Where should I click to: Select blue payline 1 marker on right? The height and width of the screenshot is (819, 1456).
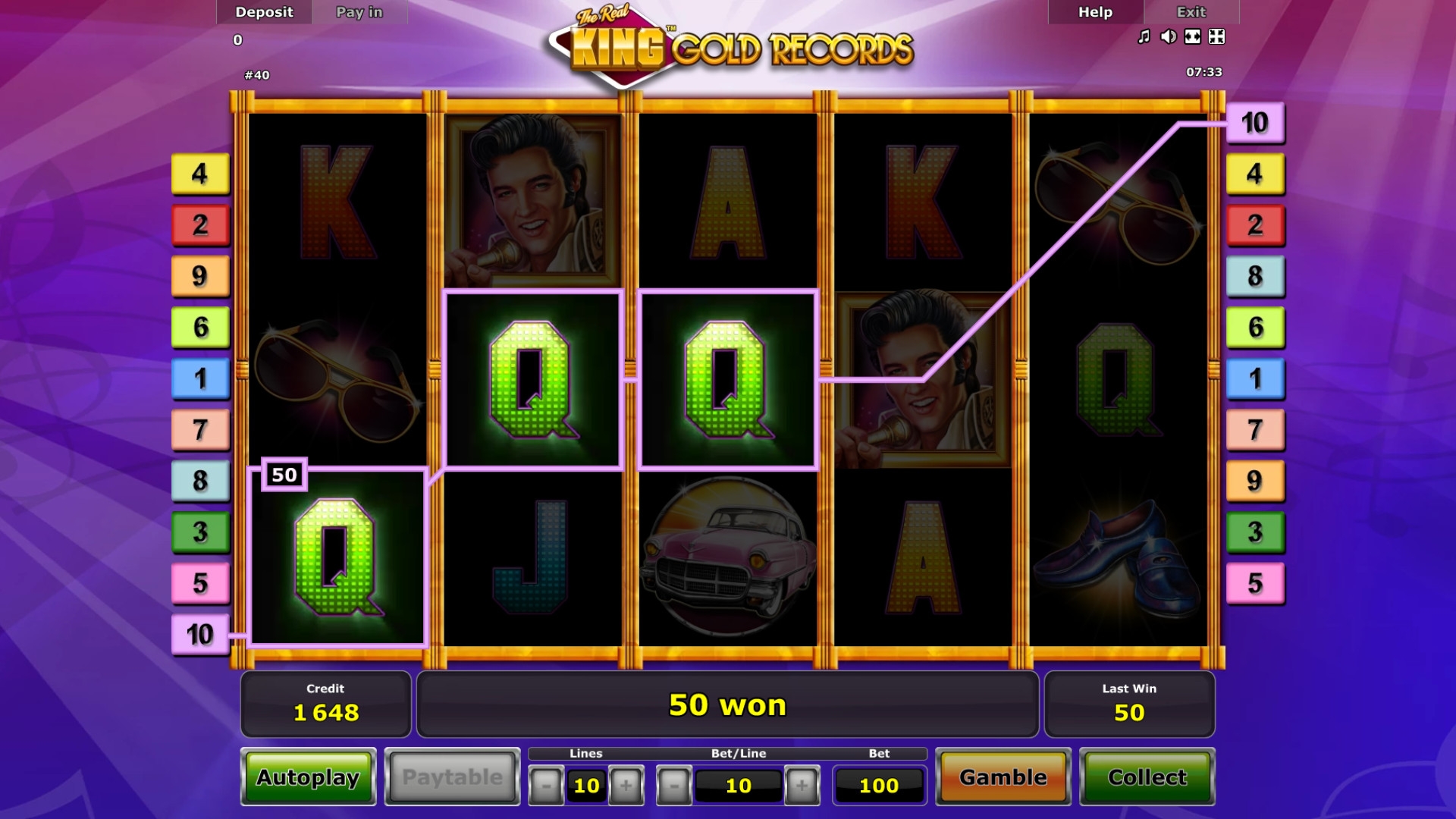pos(1255,378)
